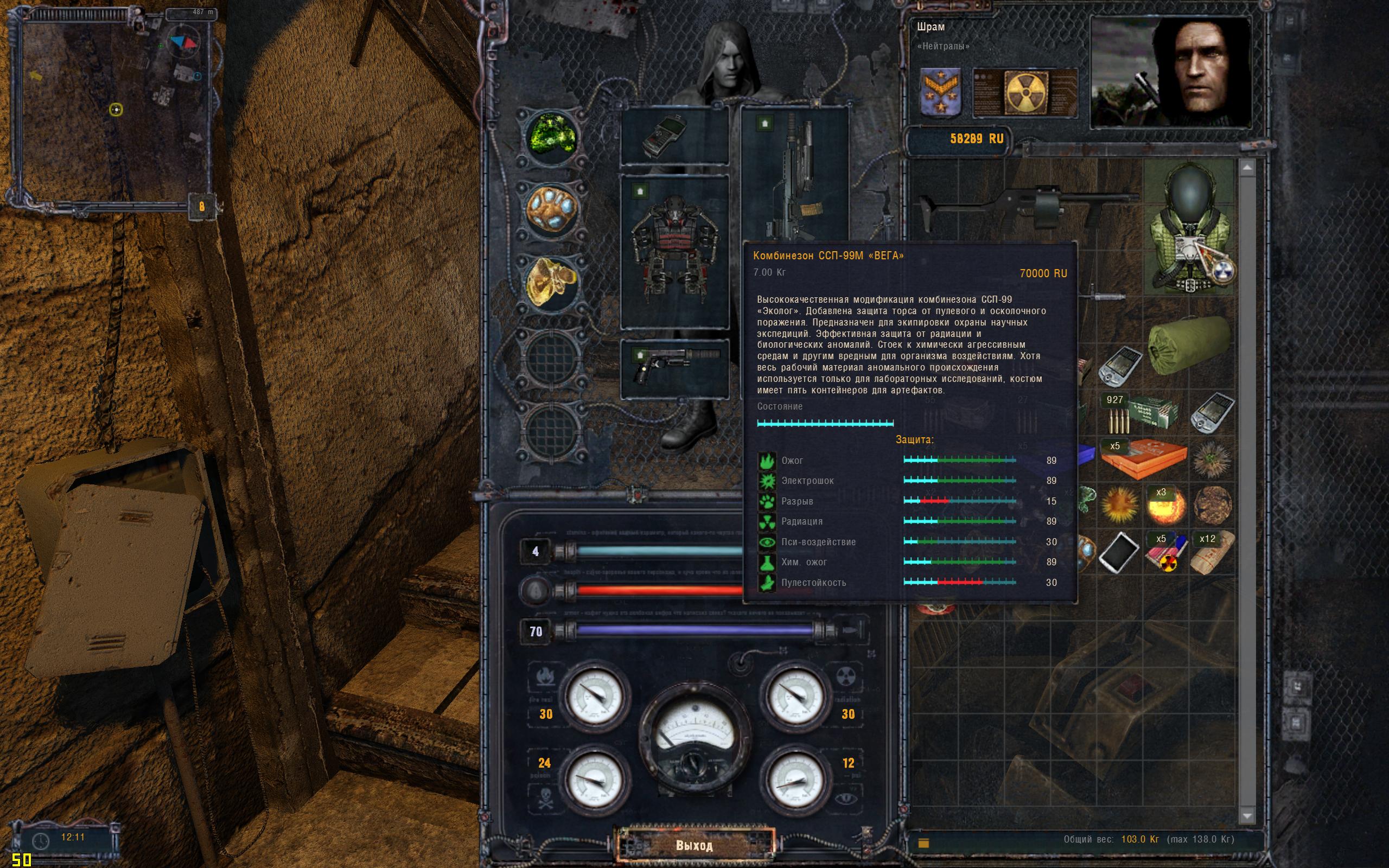Open the handheld detector equipment slot

pyautogui.click(x=675, y=137)
